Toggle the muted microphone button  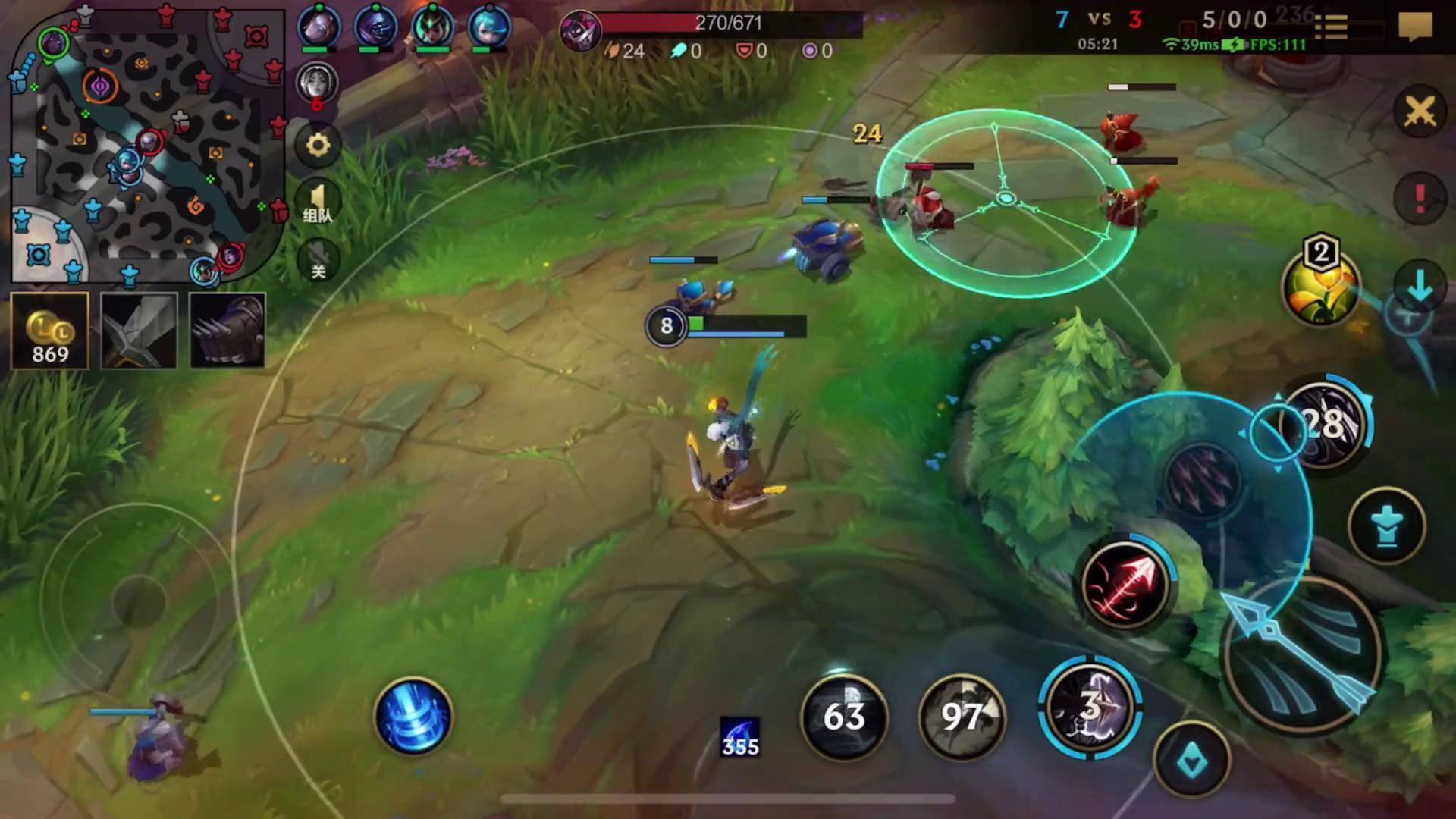click(x=318, y=260)
